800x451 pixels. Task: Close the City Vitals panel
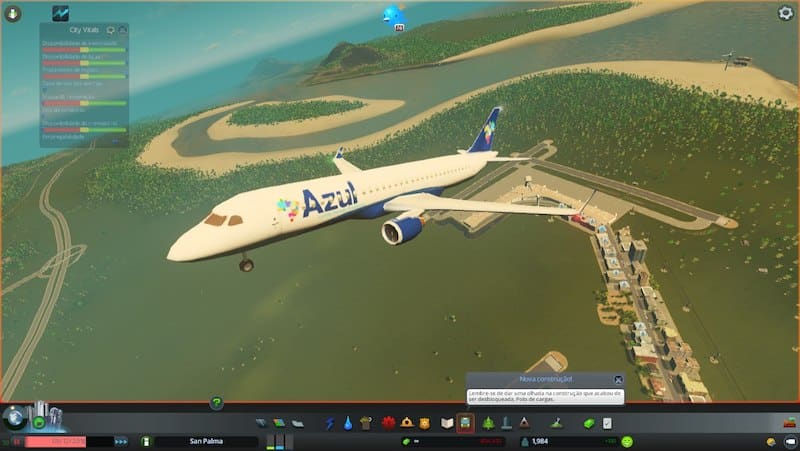[122, 30]
